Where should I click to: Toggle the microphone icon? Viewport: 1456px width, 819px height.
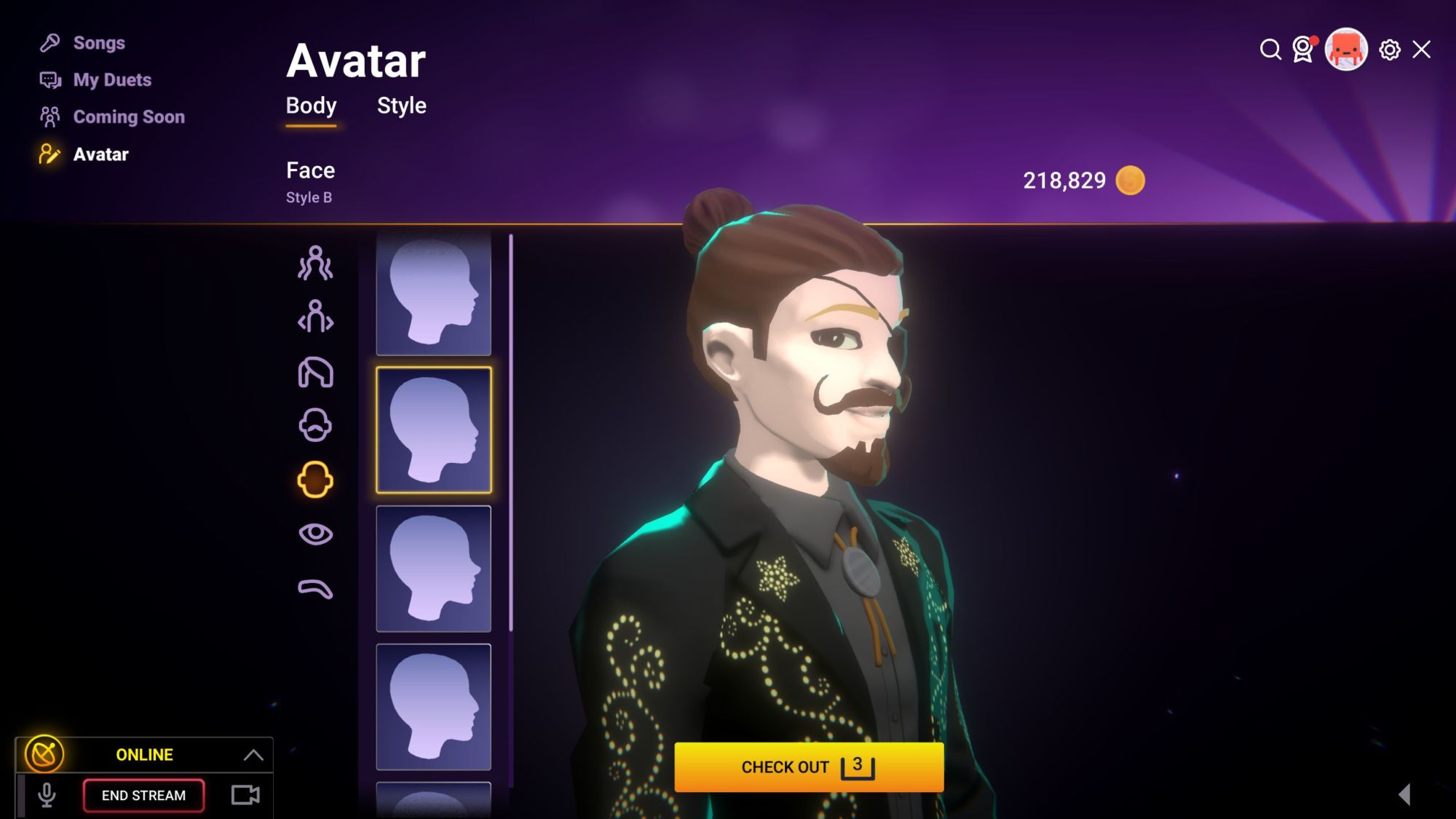tap(47, 795)
